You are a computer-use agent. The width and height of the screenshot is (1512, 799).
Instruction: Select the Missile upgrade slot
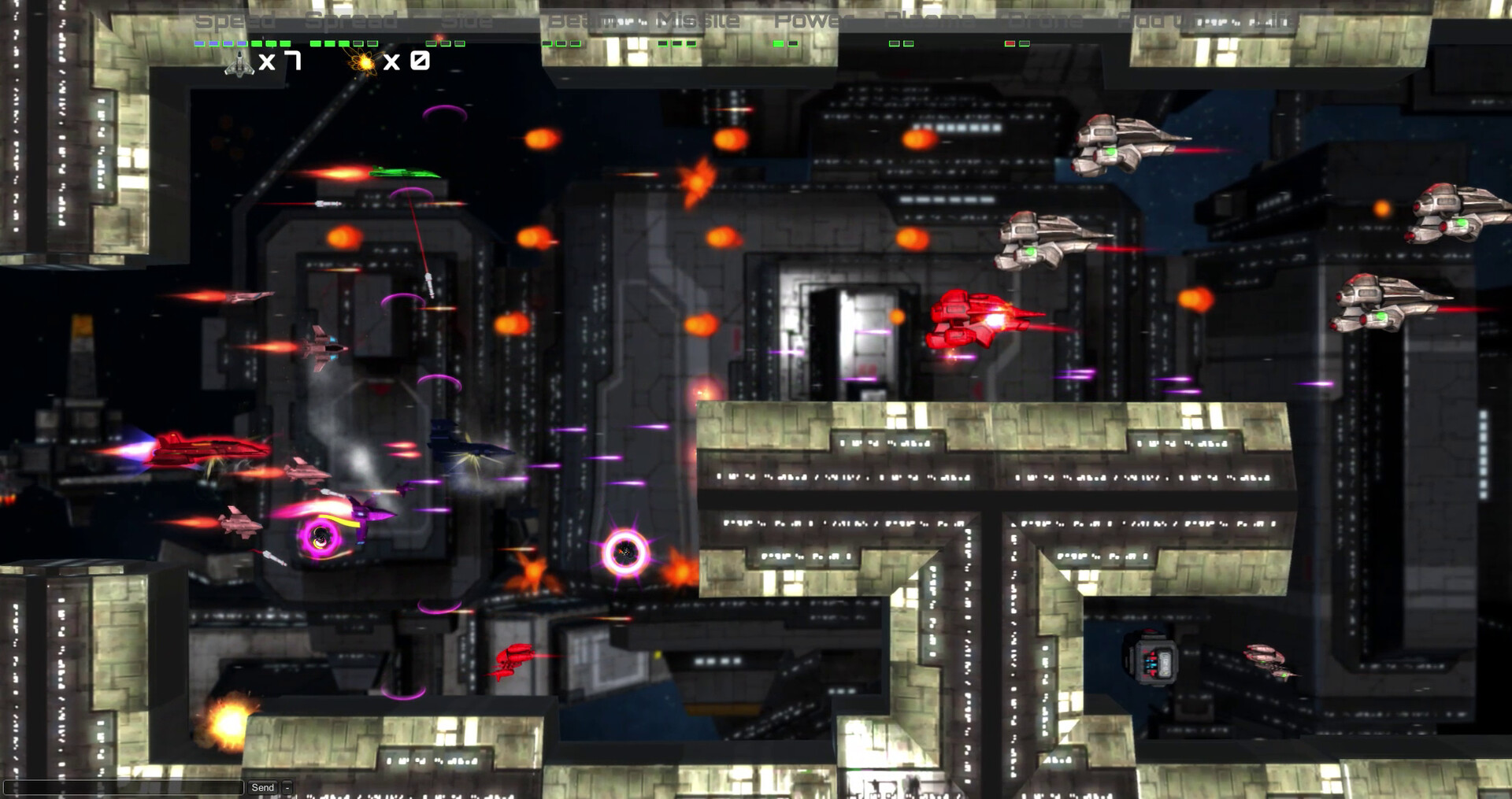pos(698,20)
